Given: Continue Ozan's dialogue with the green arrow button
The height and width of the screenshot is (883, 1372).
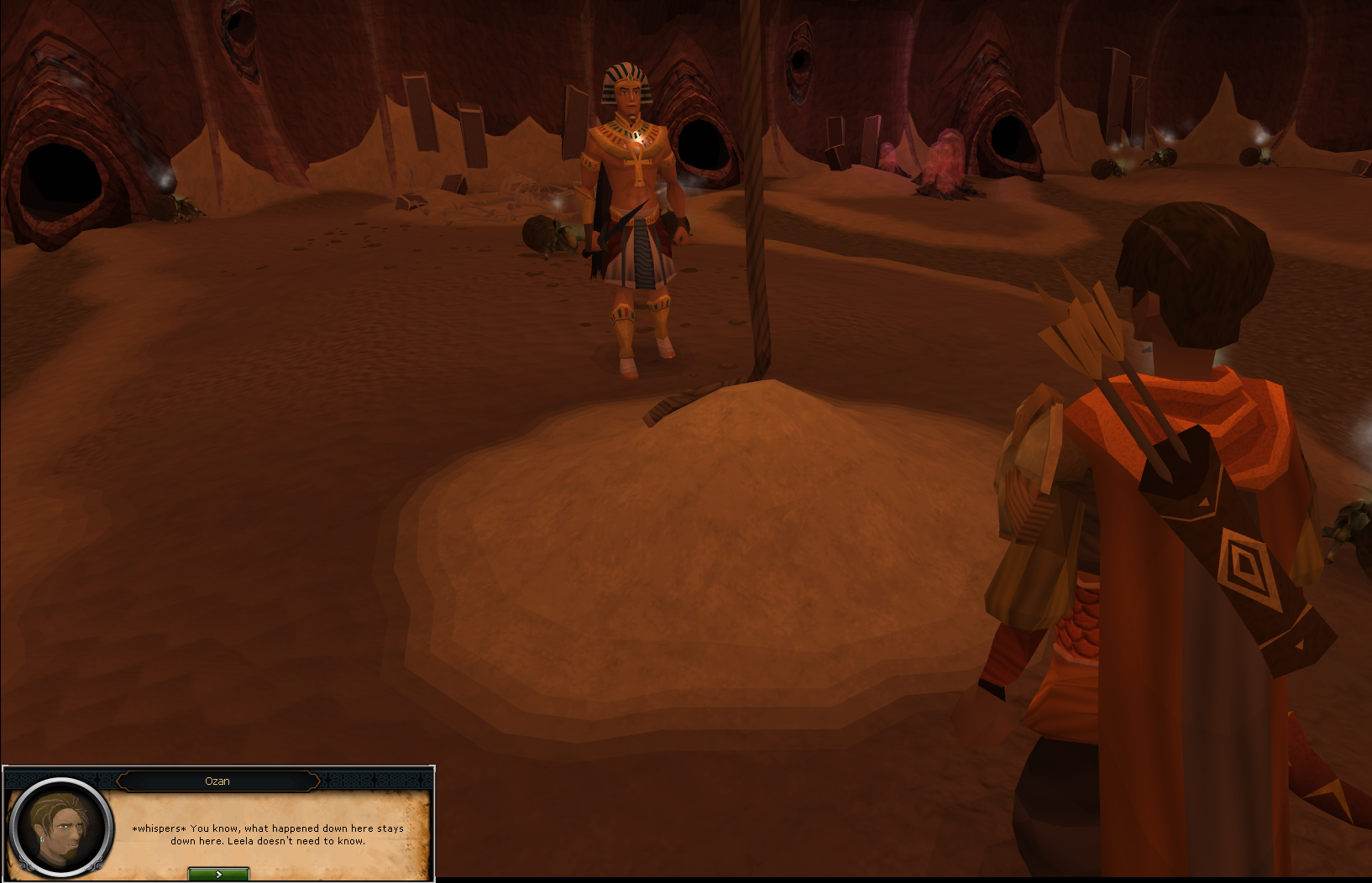Looking at the screenshot, I should [218, 874].
